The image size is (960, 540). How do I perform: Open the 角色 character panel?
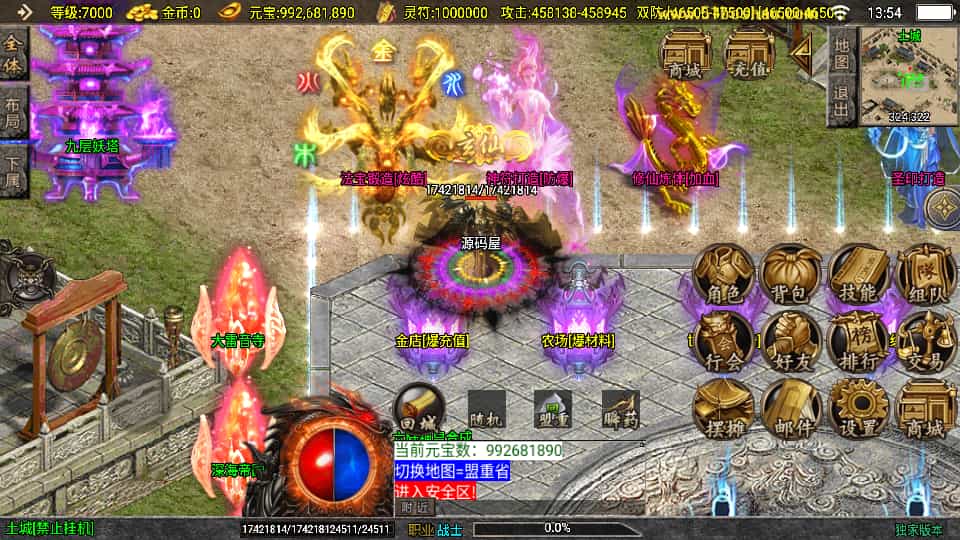pyautogui.click(x=724, y=274)
